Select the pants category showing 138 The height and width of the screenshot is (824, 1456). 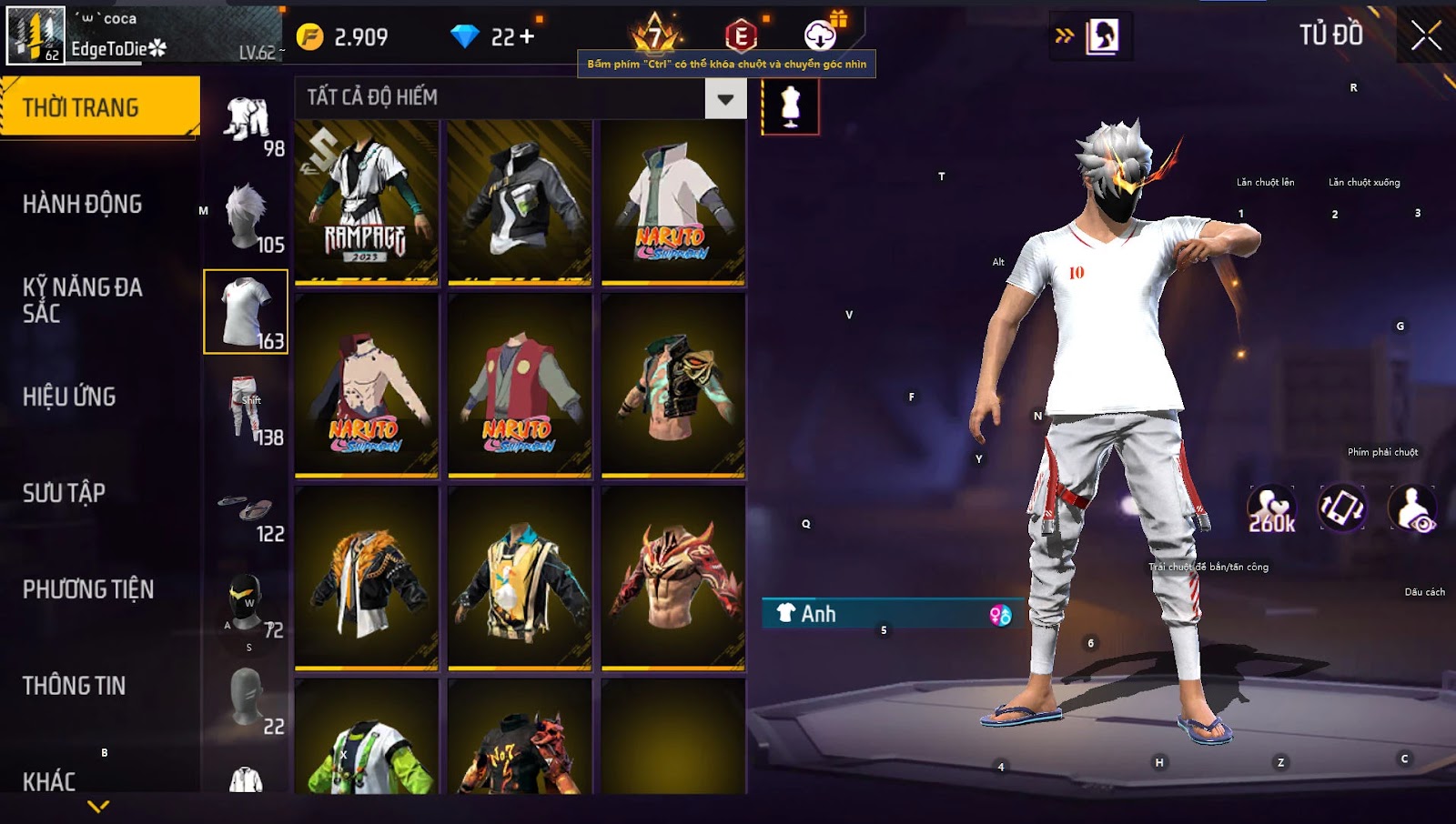point(247,409)
